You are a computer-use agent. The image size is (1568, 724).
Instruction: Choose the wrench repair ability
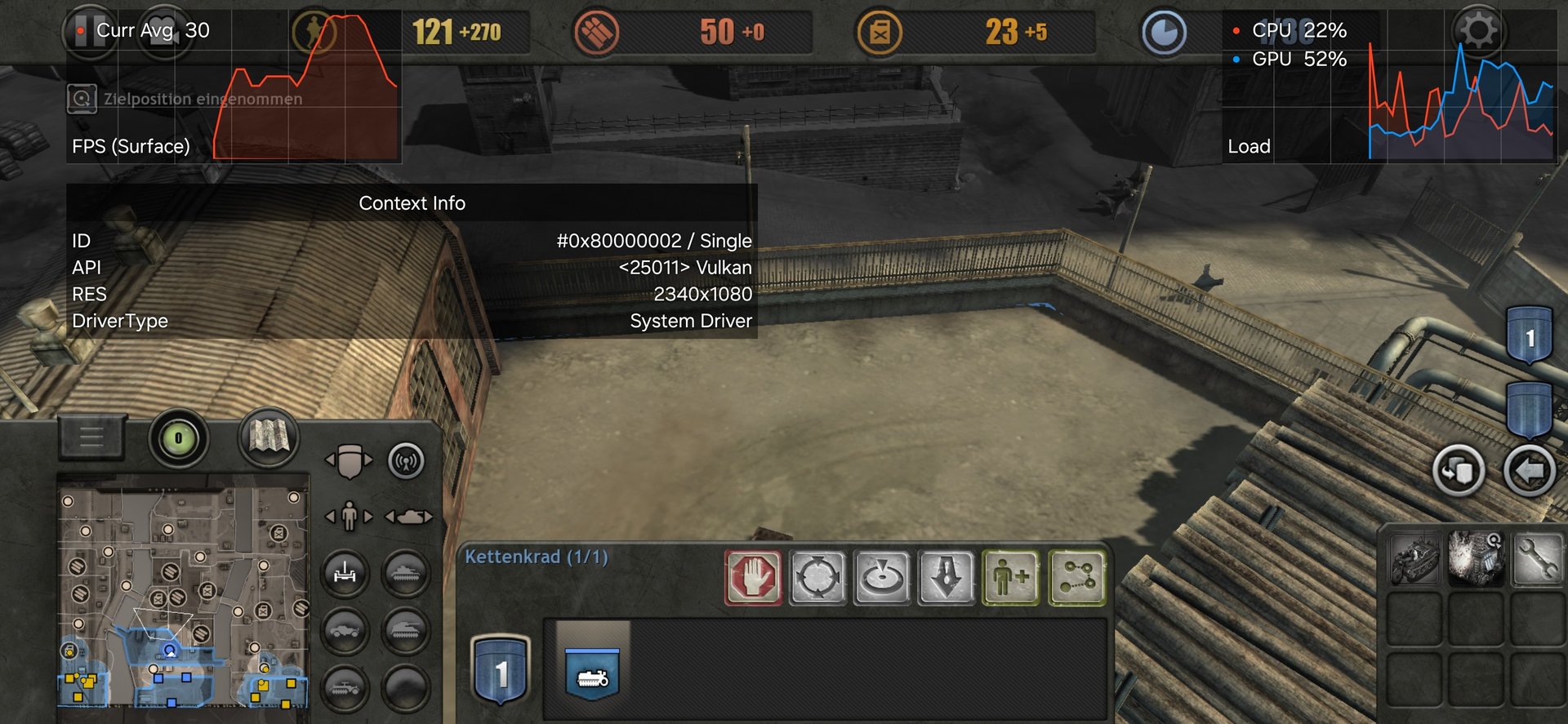pos(1536,558)
